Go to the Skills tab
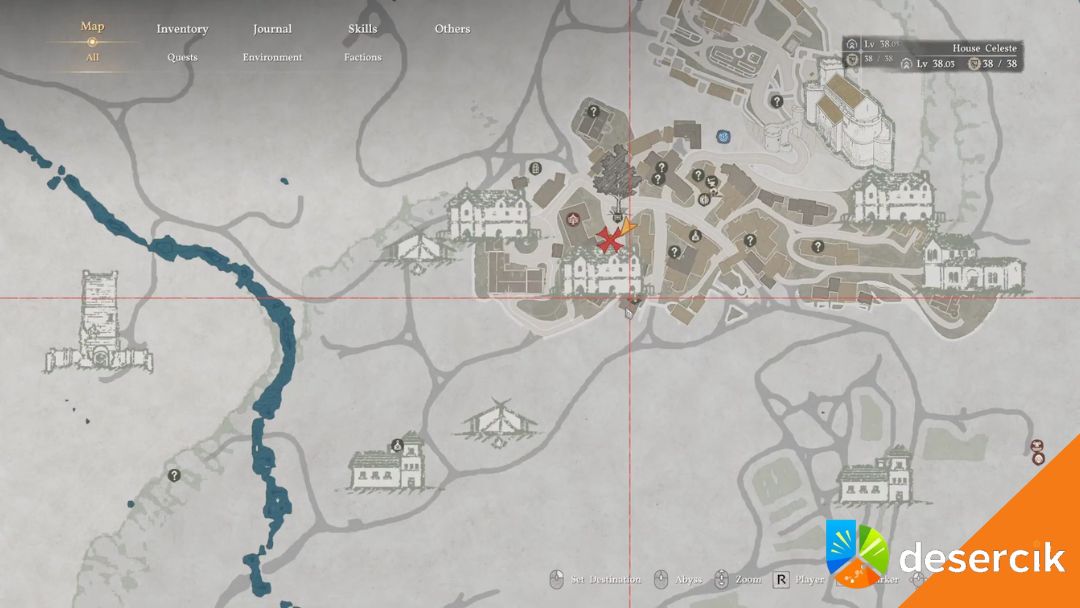1080x608 pixels. (362, 29)
